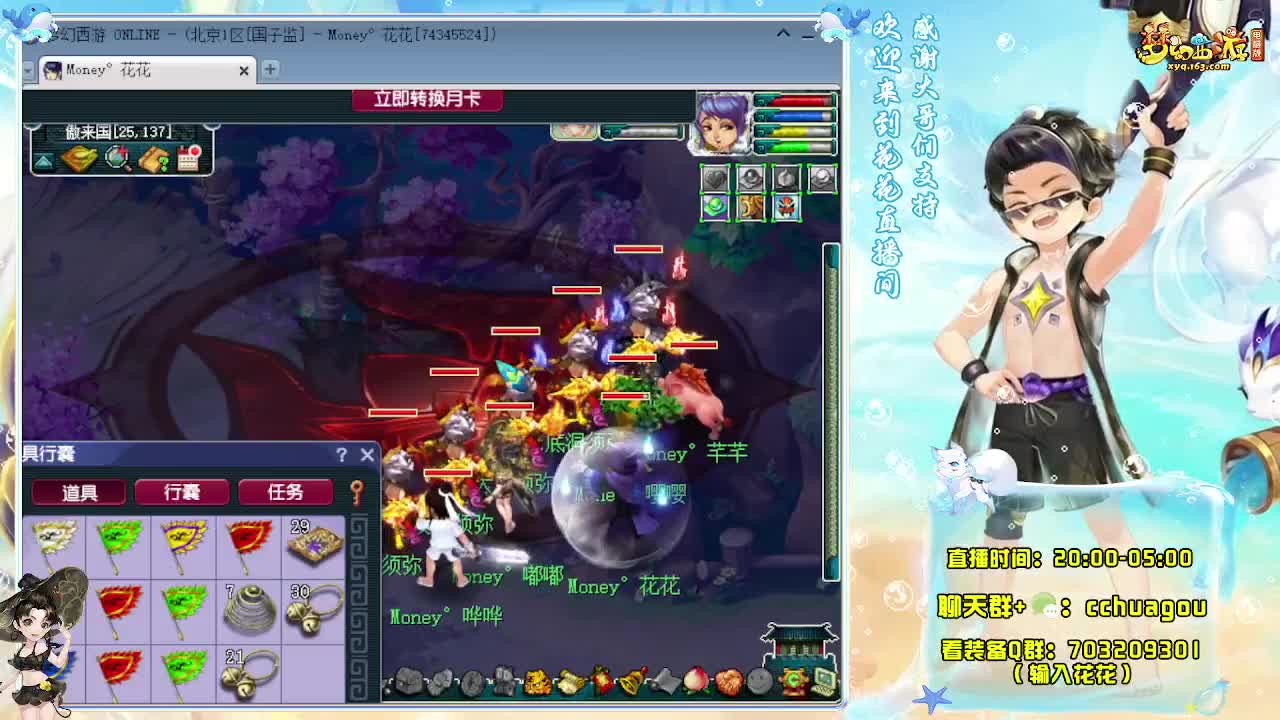Image resolution: width=1280 pixels, height=720 pixels.
Task: Click the + to open a new game tab
Action: [269, 71]
